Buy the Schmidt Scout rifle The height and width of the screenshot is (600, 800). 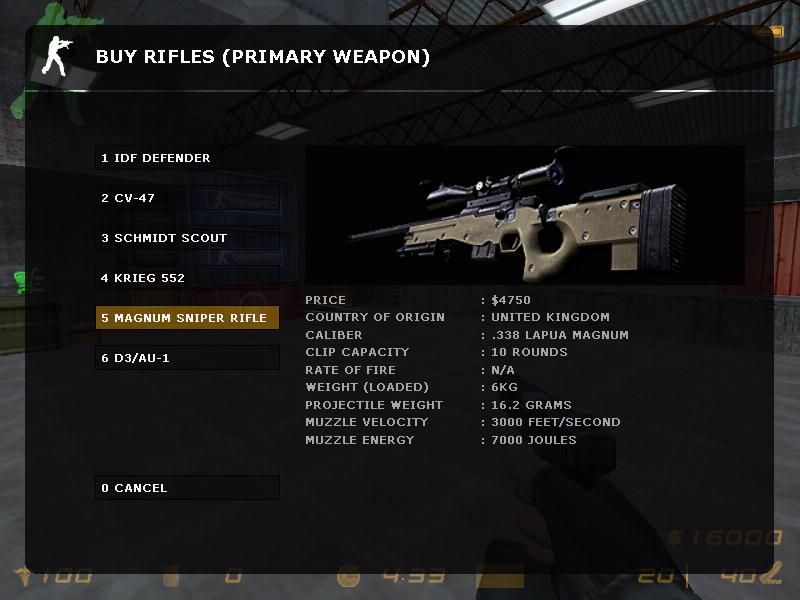[187, 238]
